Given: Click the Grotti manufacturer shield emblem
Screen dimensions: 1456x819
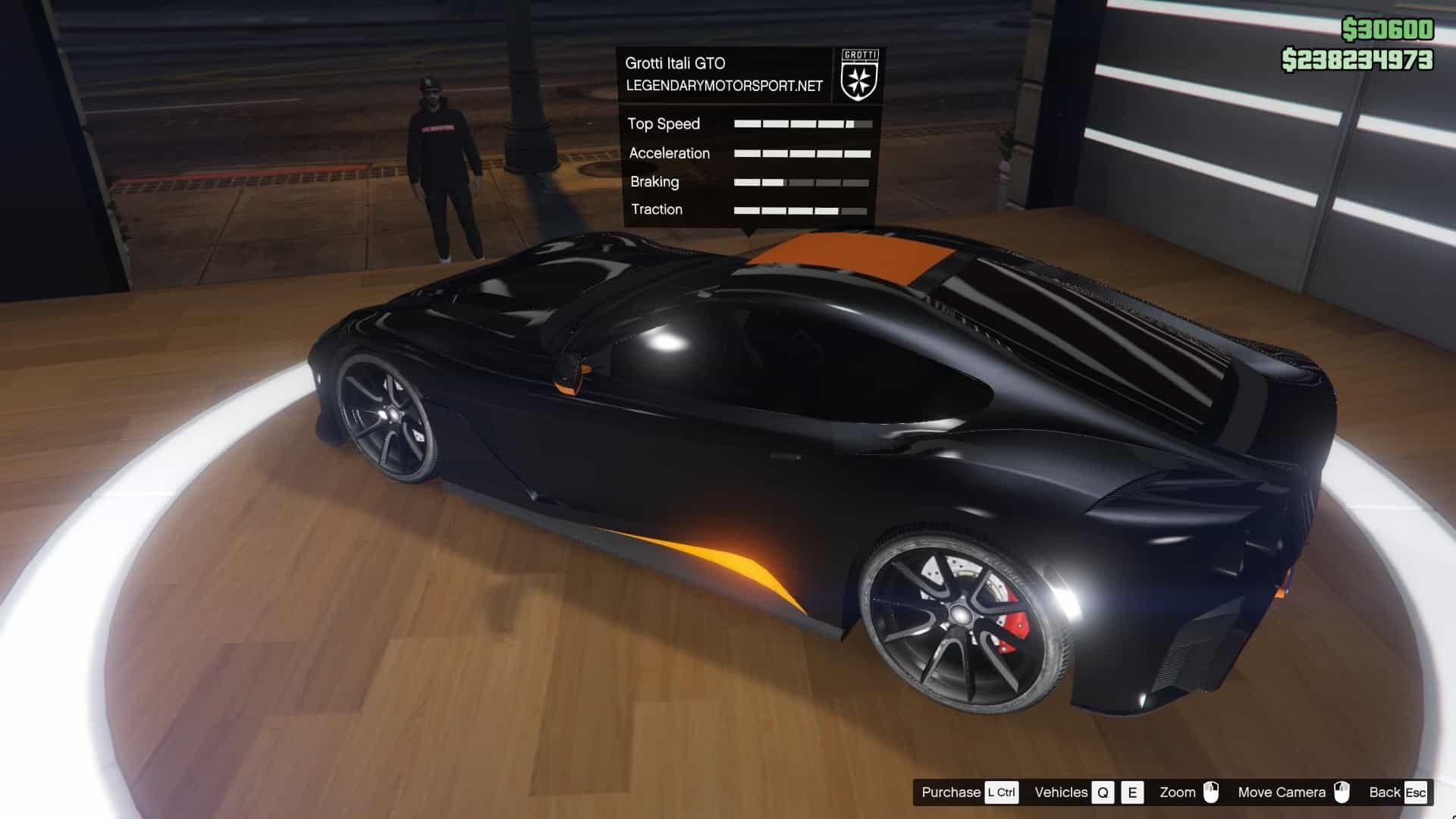Looking at the screenshot, I should pyautogui.click(x=861, y=76).
